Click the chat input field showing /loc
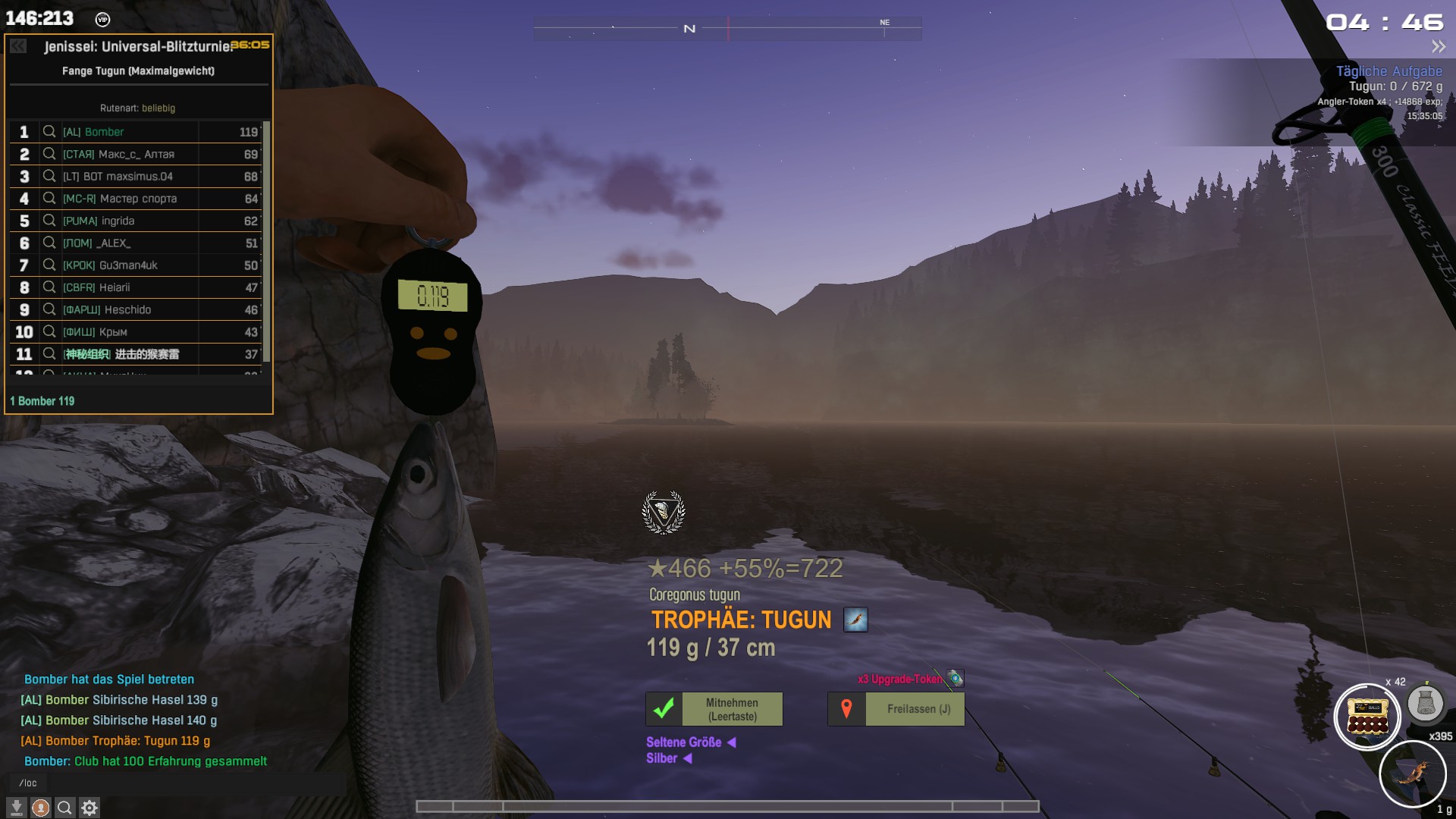Screen dimensions: 1456x819 tap(174, 783)
